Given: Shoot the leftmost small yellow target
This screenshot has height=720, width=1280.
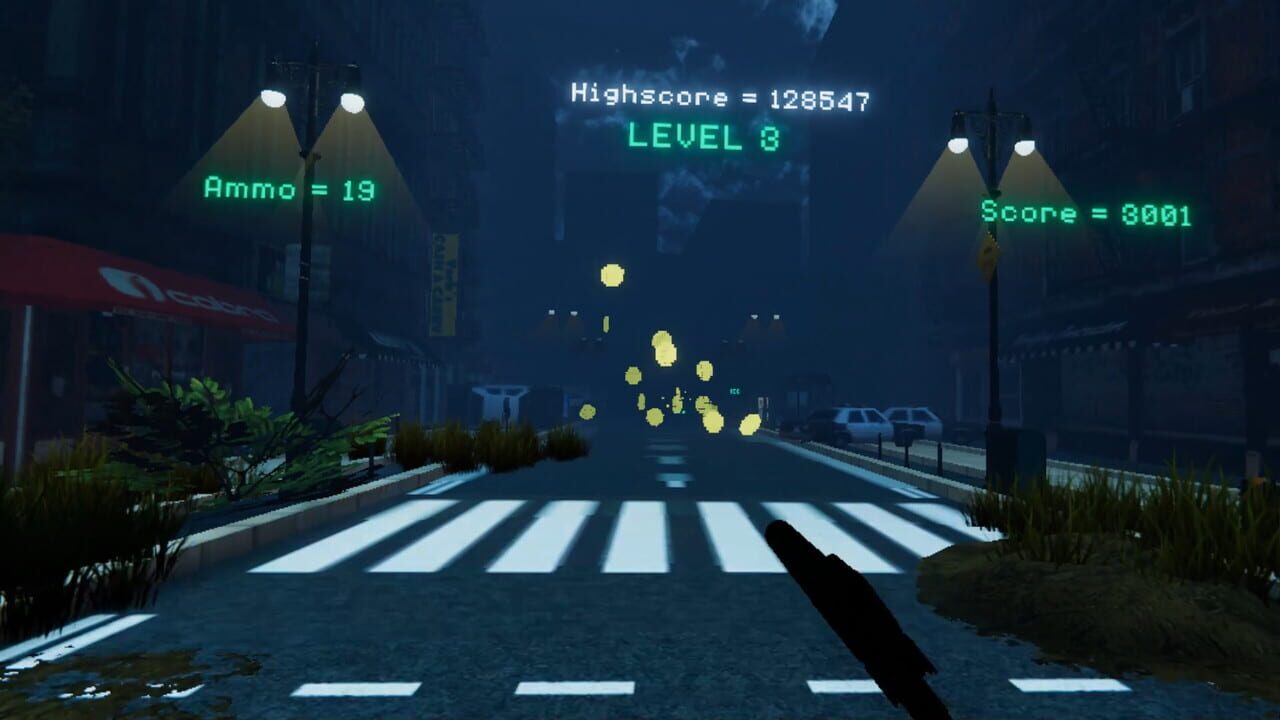Looking at the screenshot, I should coord(588,412).
